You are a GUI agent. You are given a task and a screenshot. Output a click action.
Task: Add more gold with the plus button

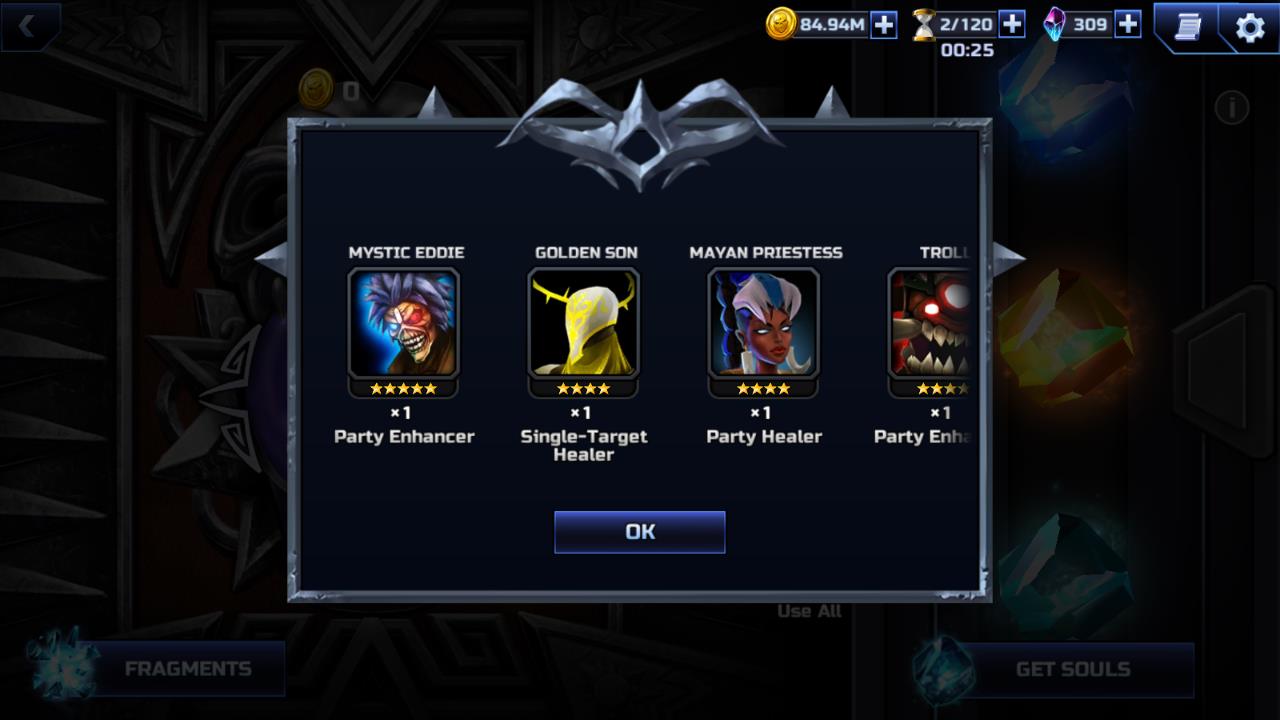(884, 25)
